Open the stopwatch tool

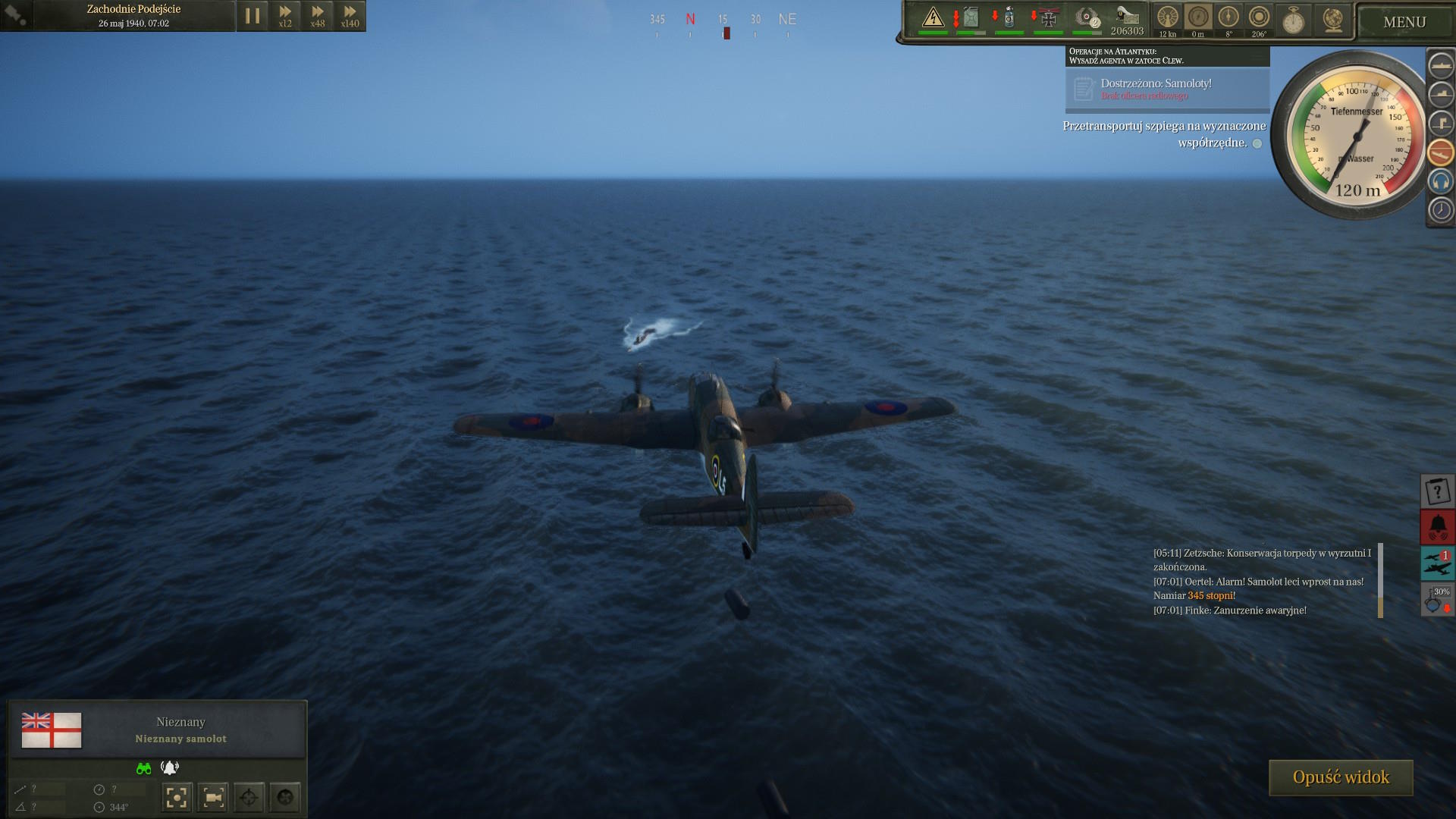1293,20
